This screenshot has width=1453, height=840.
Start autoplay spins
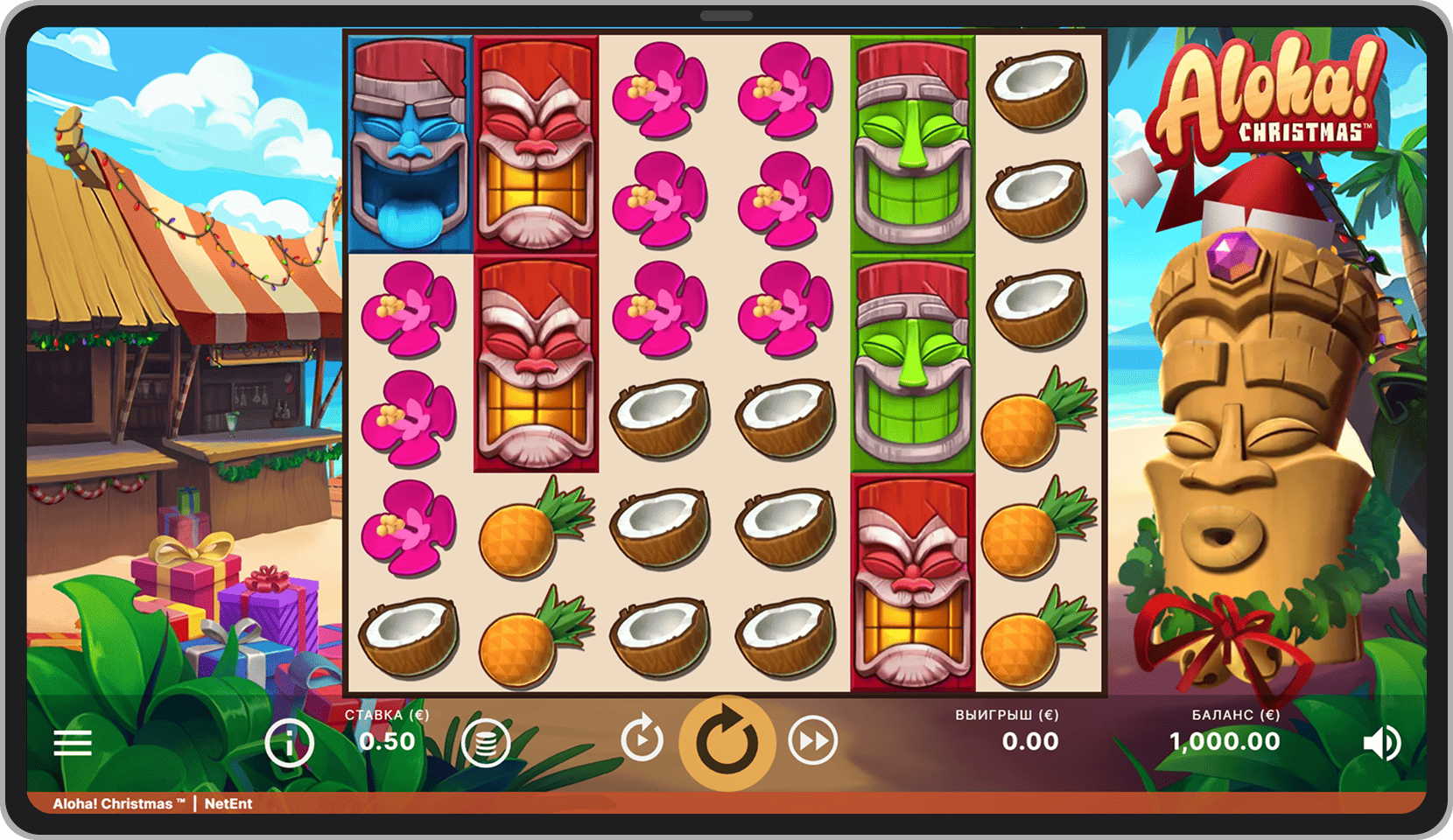642,740
